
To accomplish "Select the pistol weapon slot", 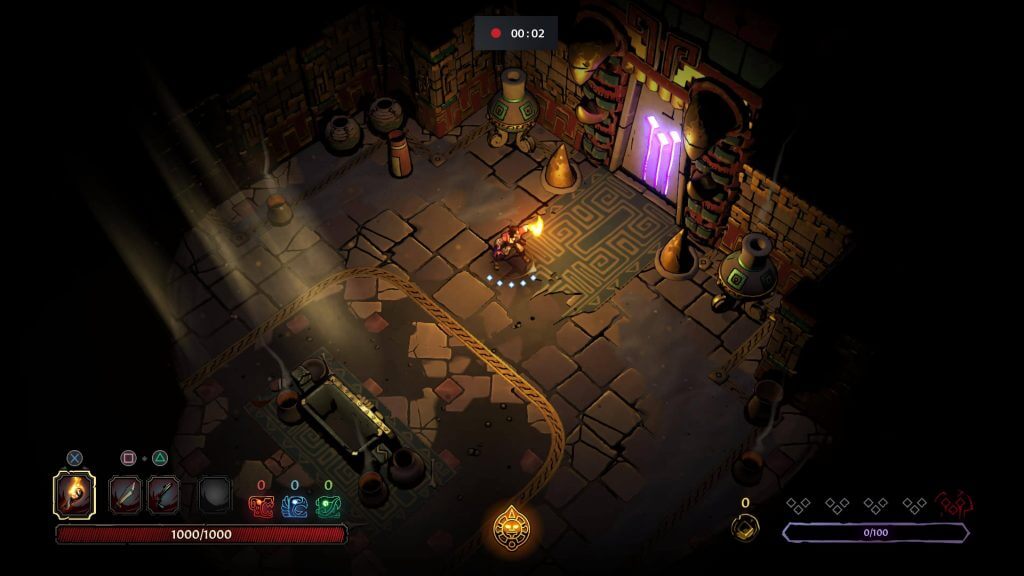I will 163,494.
